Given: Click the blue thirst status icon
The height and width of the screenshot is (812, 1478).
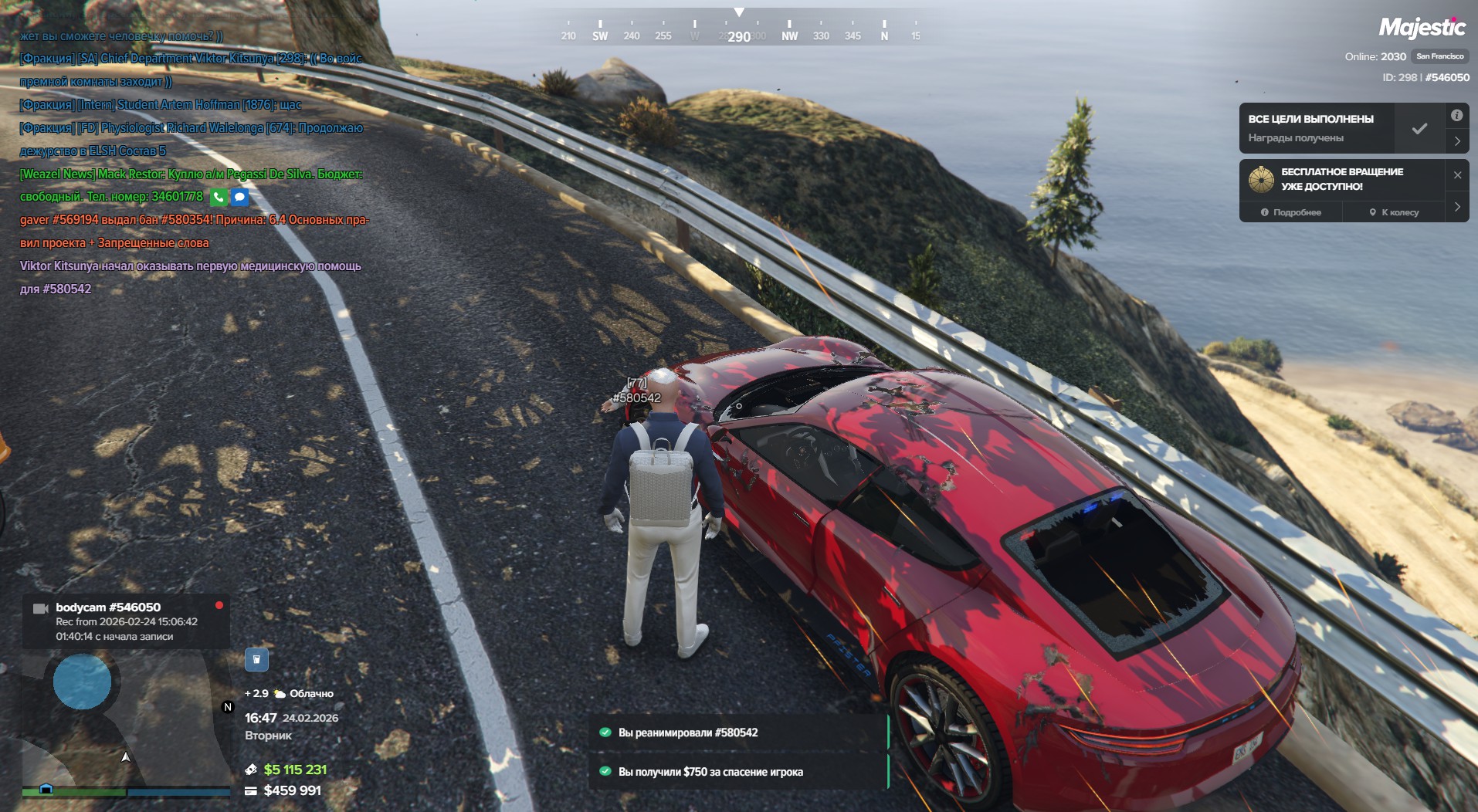Looking at the screenshot, I should click(256, 659).
